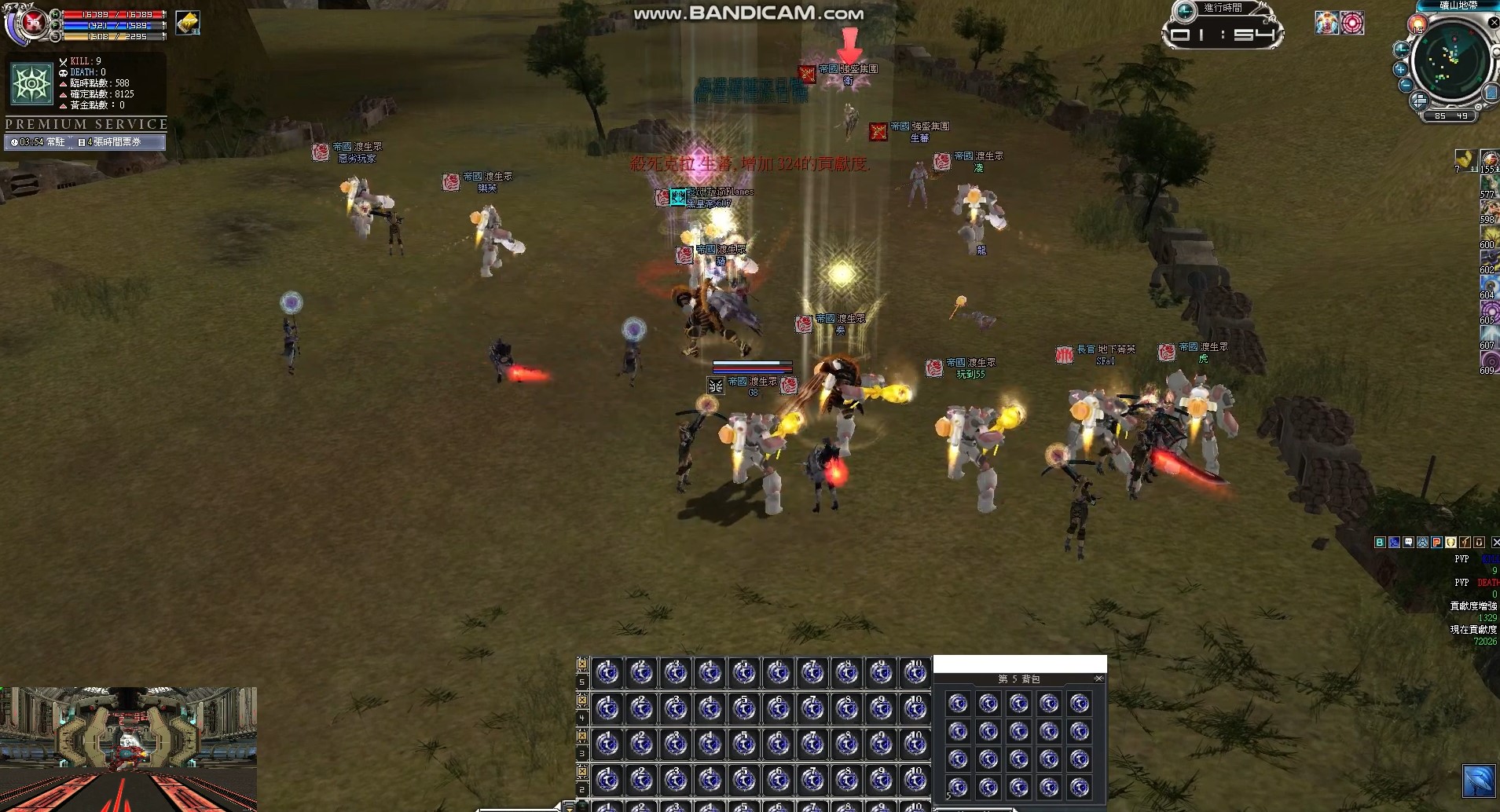Click the blue icon in the bottom-right corner
This screenshot has width=1500, height=812.
click(1478, 781)
